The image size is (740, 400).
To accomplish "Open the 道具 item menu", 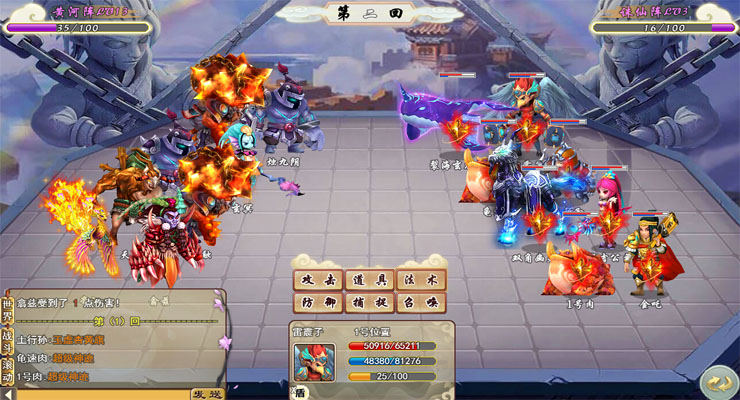I will coord(369,279).
